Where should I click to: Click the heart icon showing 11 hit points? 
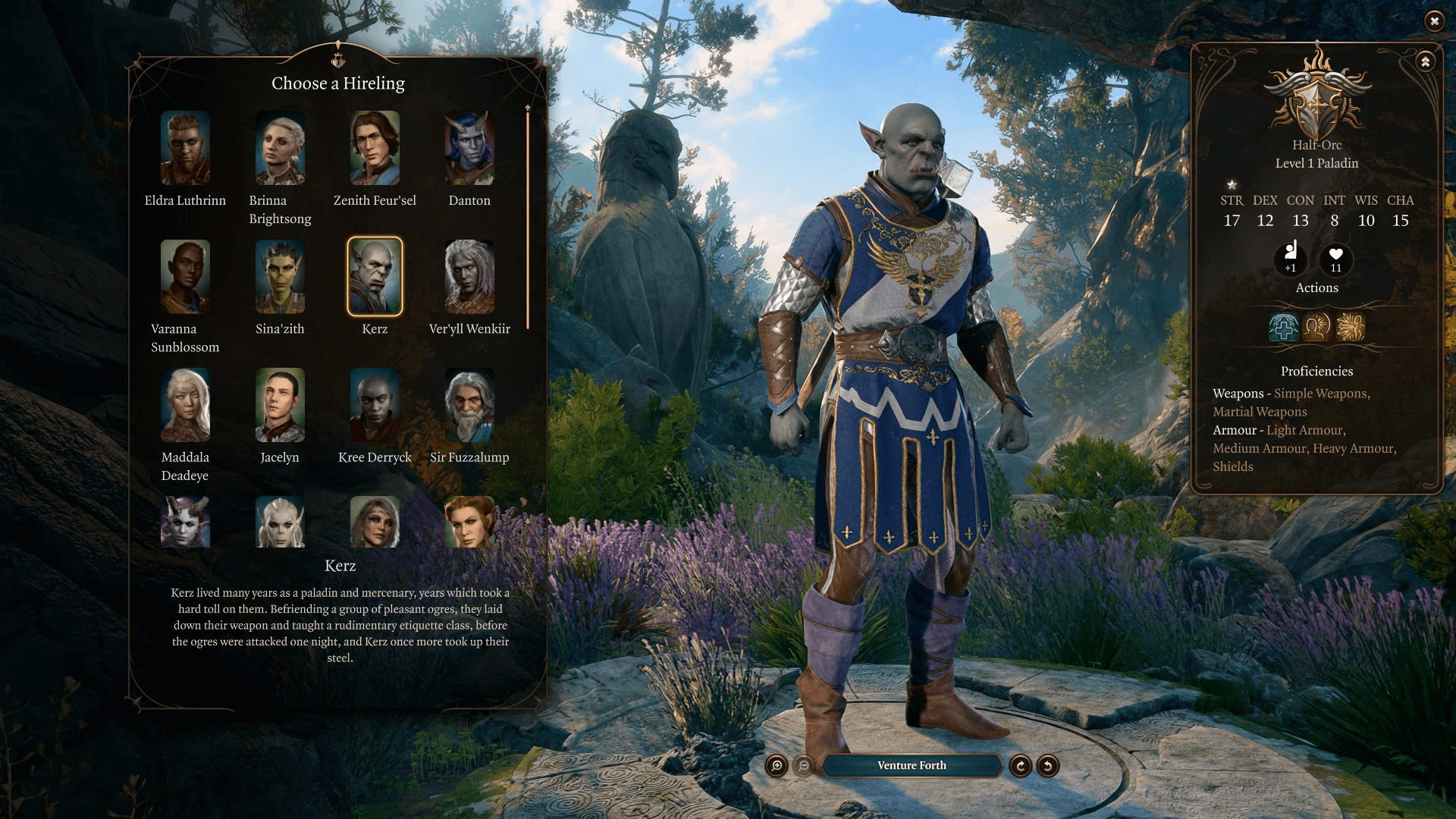(1335, 261)
